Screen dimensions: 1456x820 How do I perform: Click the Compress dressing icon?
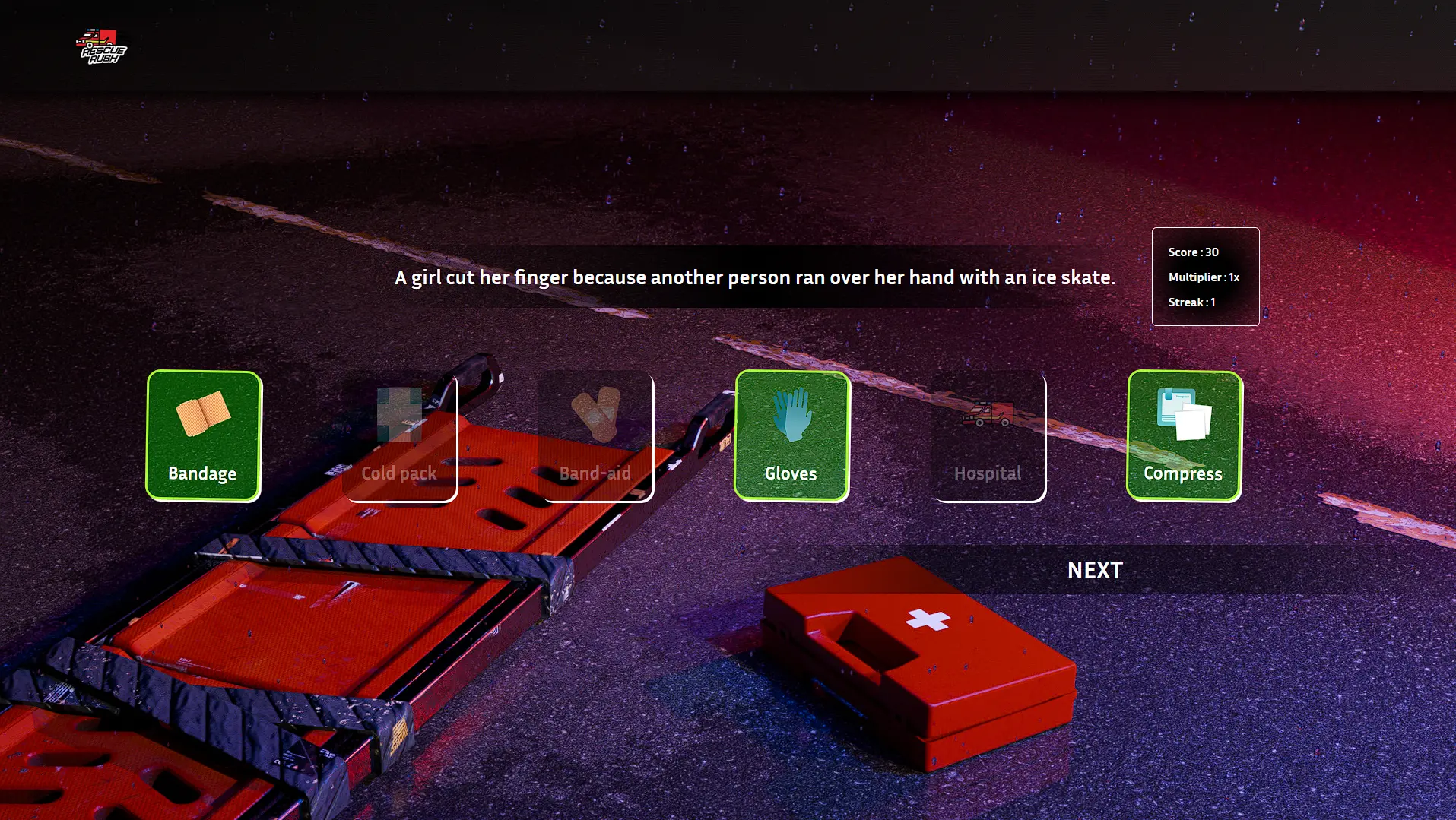[x=1184, y=414]
